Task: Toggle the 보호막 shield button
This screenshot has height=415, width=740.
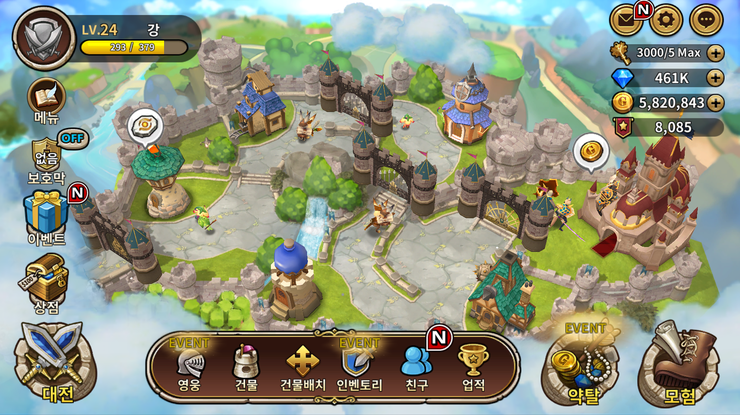Action: pyautogui.click(x=46, y=158)
